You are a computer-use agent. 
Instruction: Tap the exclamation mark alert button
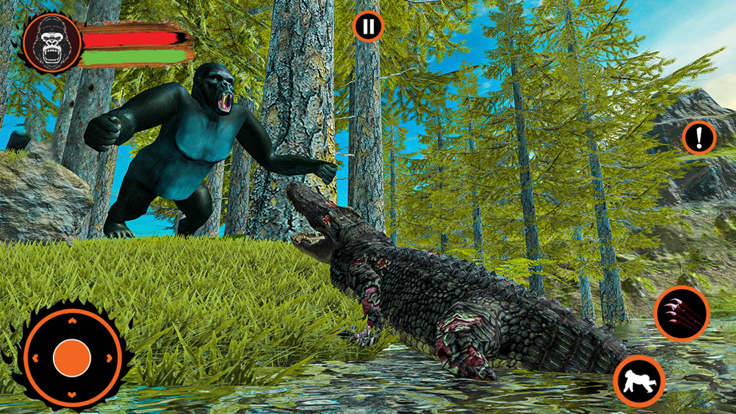tap(699, 137)
